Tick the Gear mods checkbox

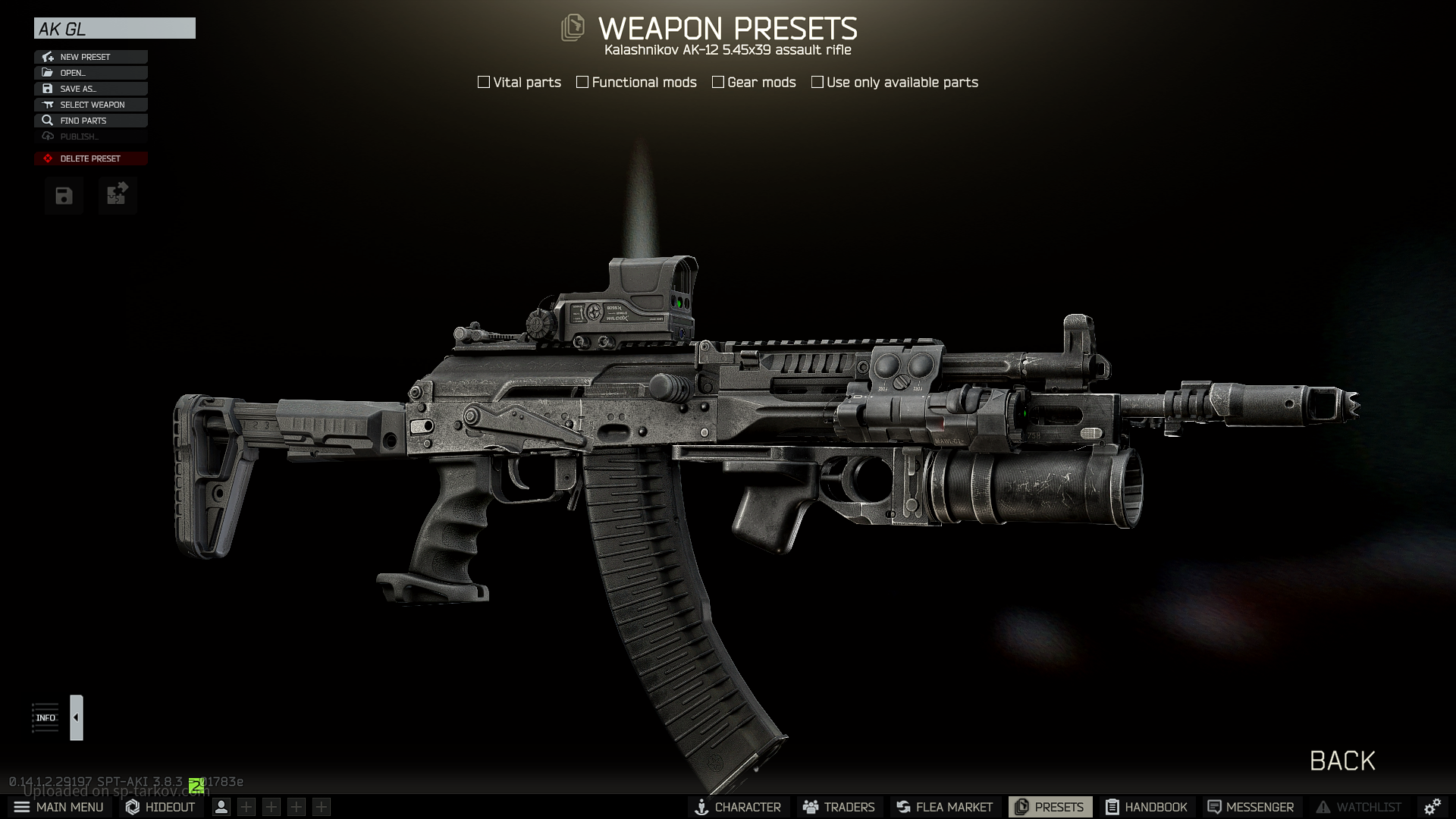tap(718, 82)
